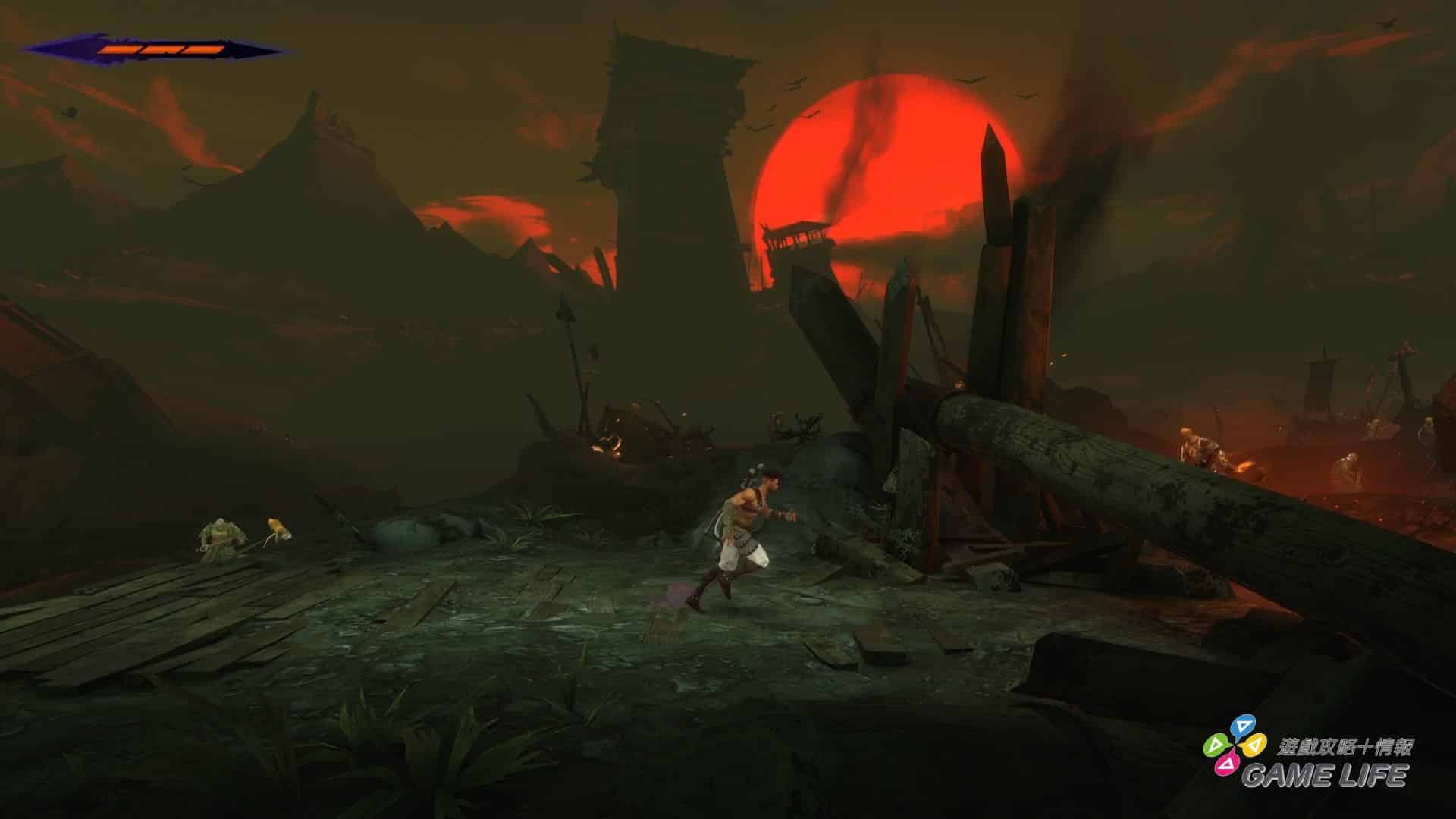Click the spiked ornament atop the health bar

click(x=125, y=39)
